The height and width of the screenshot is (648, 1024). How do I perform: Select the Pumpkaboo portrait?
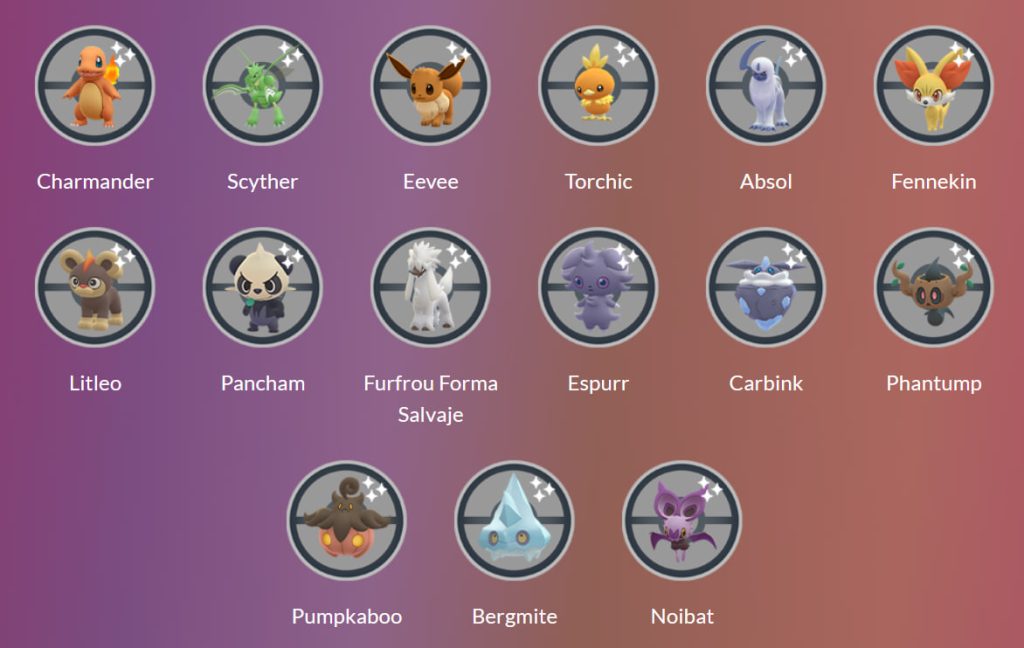pos(347,521)
